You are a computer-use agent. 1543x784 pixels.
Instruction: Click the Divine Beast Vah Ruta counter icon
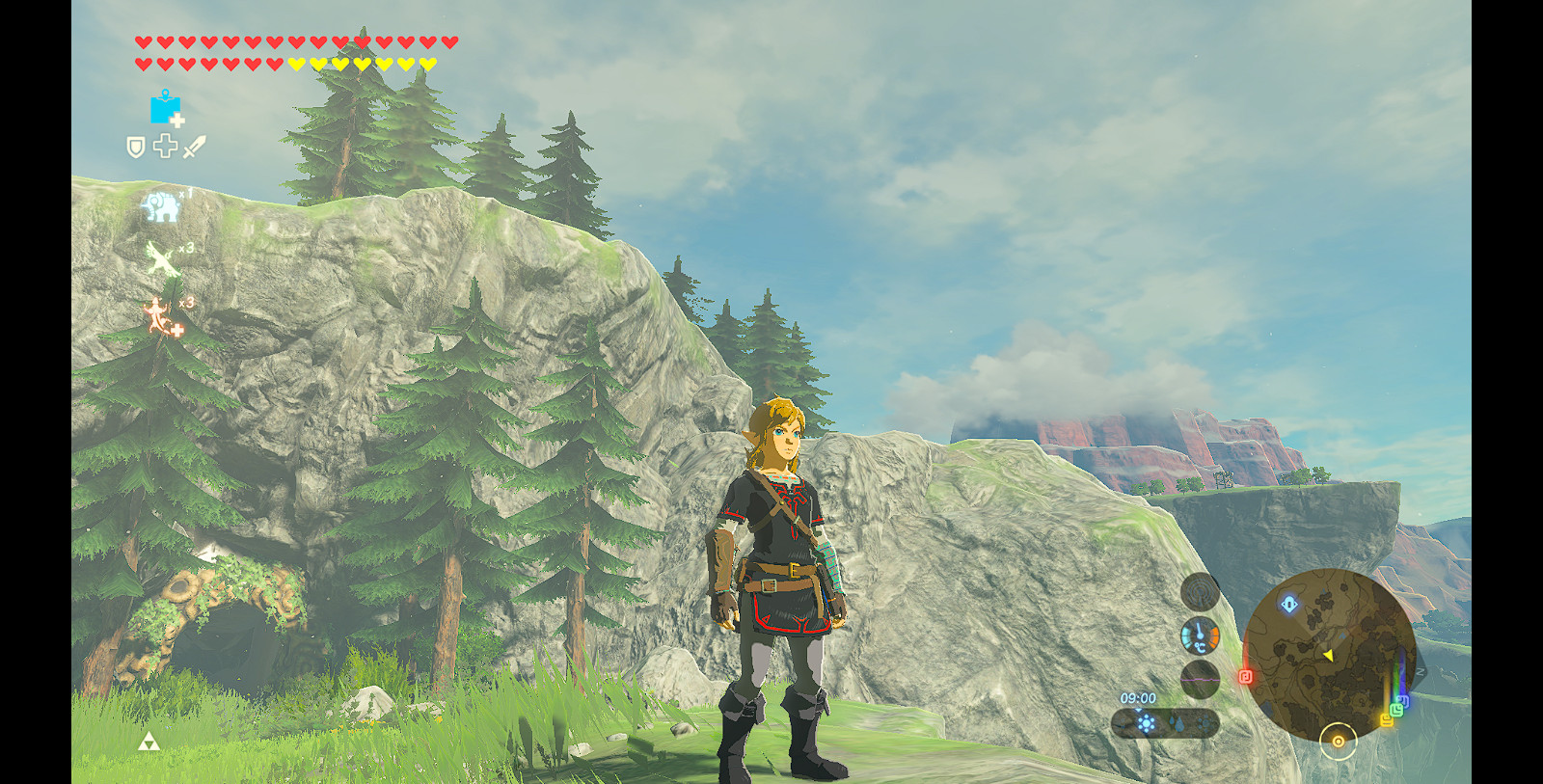(160, 205)
